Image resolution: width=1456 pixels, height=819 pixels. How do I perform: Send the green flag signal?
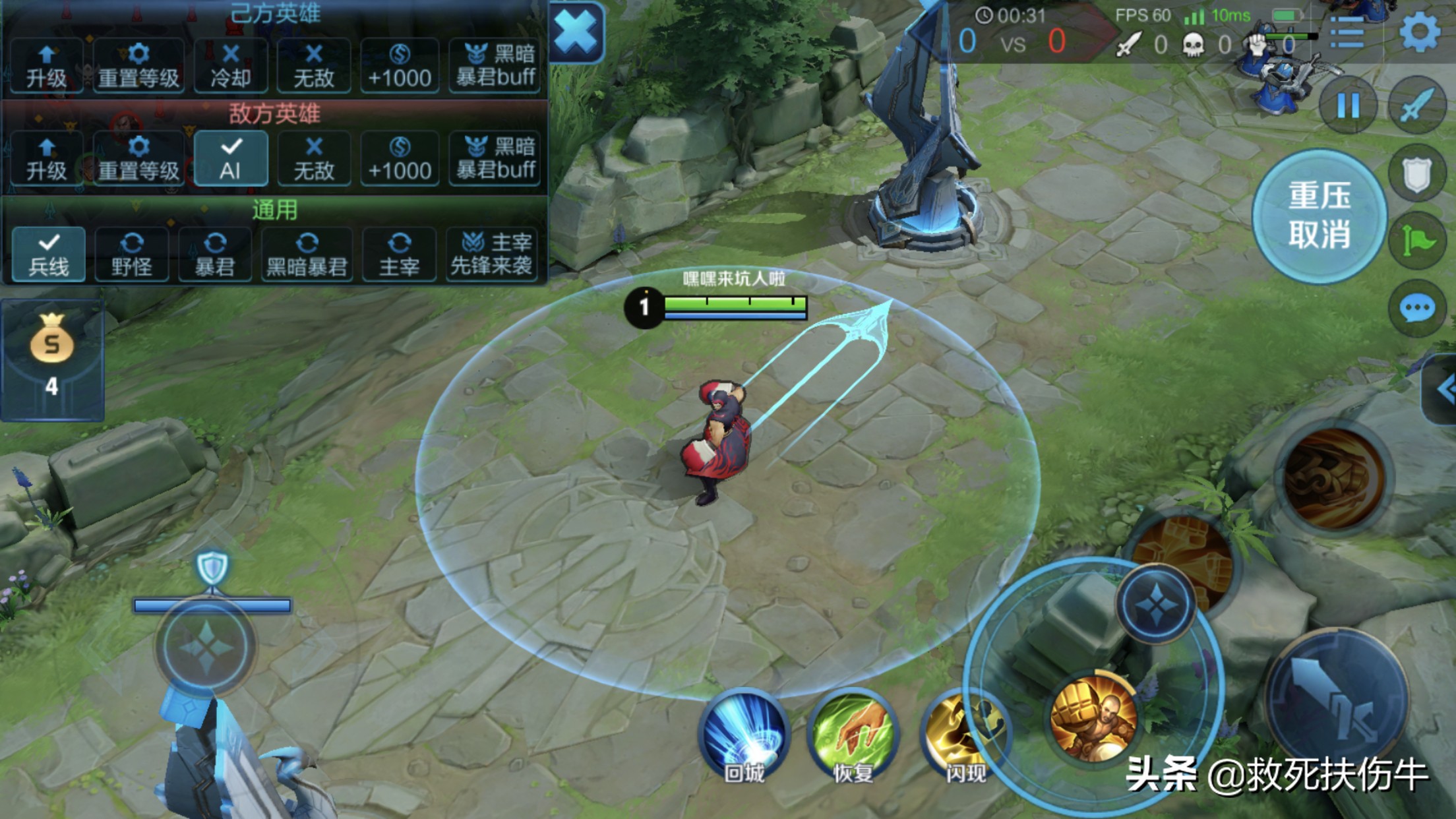pos(1418,241)
